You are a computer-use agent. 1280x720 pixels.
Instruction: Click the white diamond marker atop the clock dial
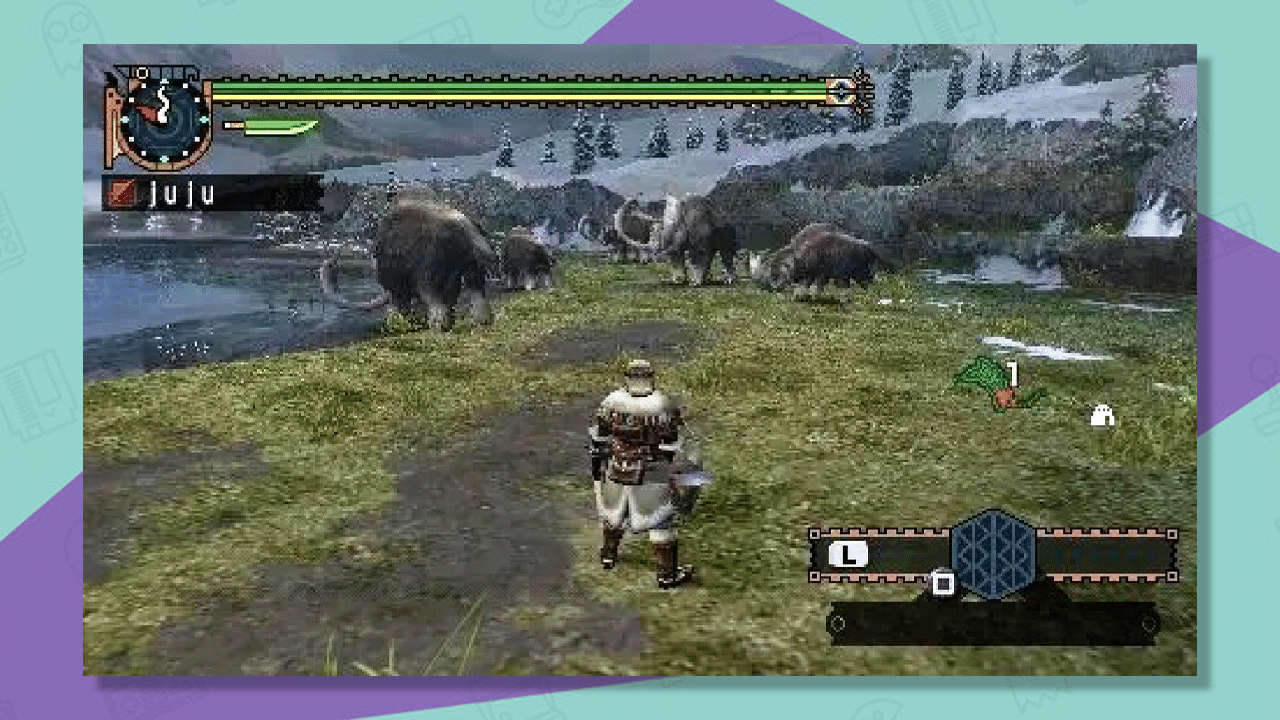click(166, 83)
